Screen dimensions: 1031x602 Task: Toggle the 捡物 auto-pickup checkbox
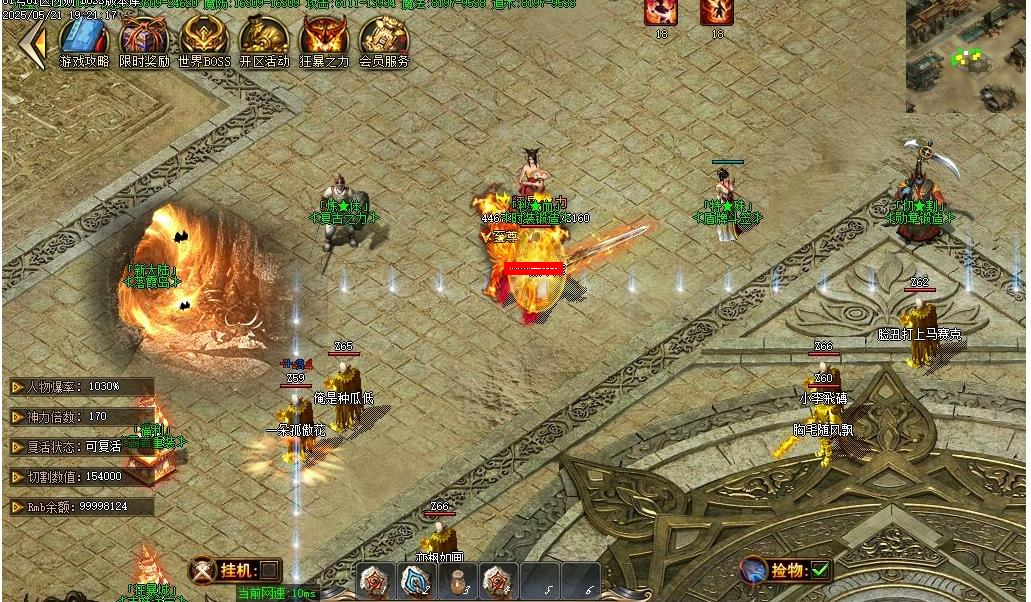pyautogui.click(x=820, y=570)
